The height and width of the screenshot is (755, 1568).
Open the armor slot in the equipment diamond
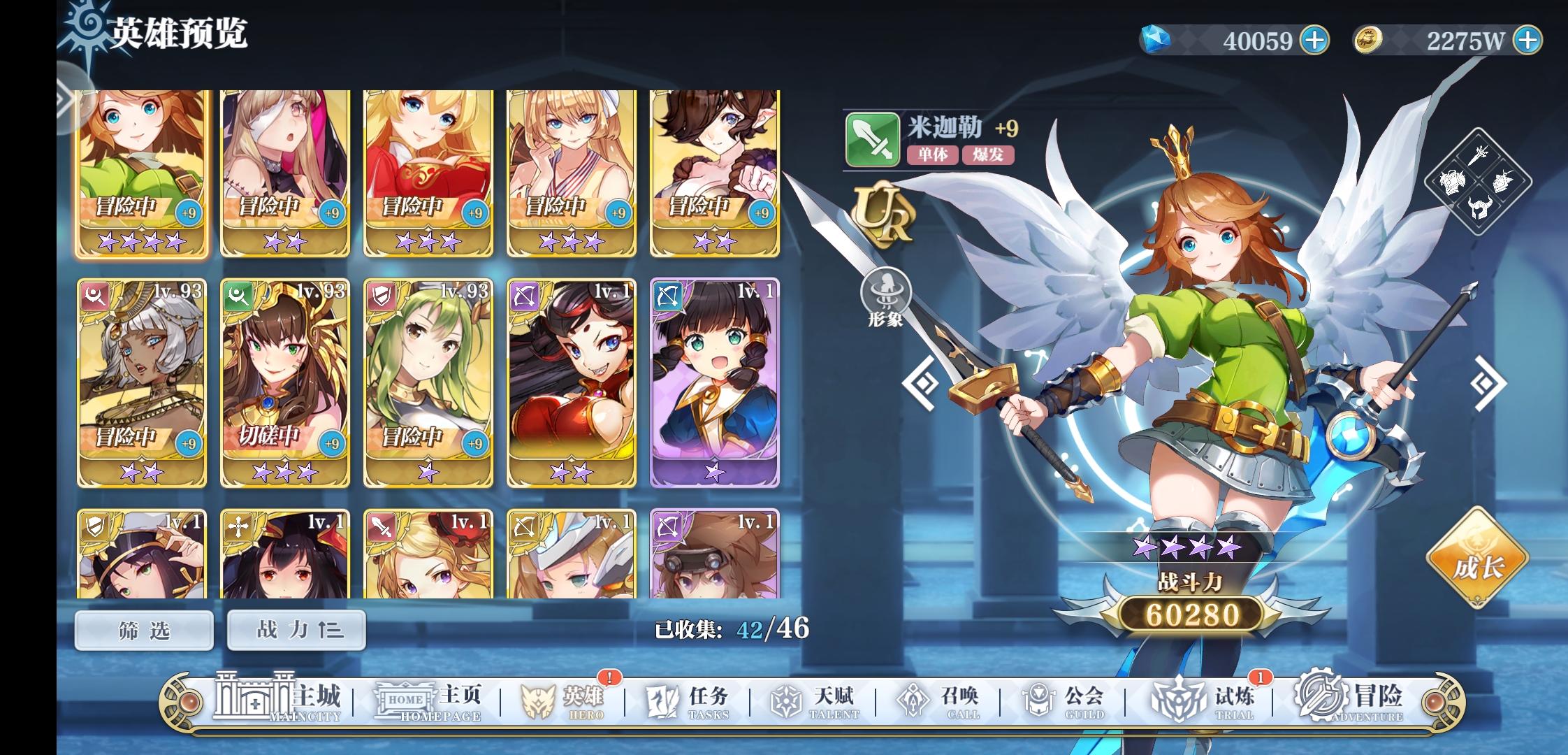click(x=1452, y=182)
